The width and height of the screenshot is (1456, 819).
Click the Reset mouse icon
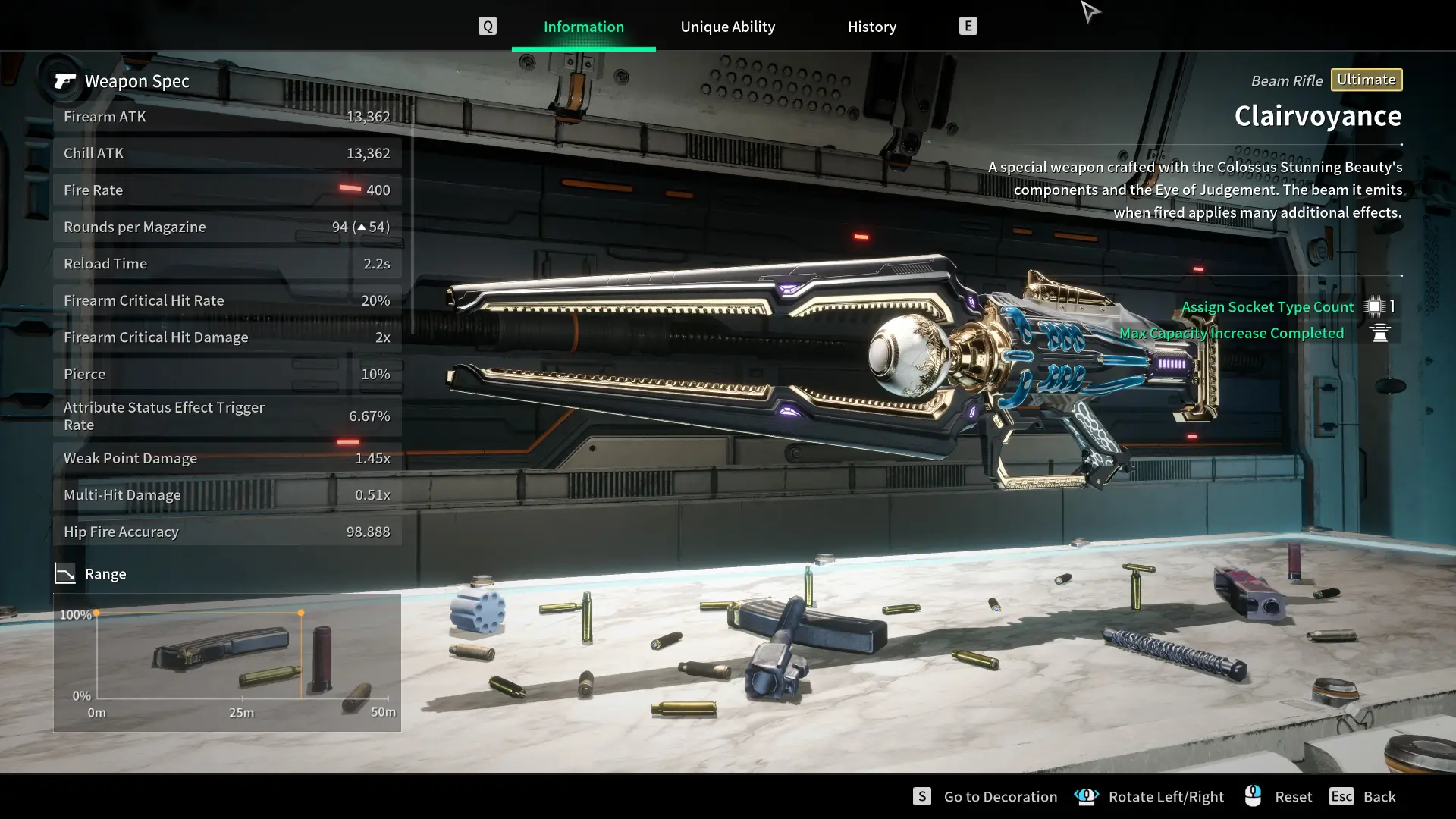pyautogui.click(x=1253, y=795)
